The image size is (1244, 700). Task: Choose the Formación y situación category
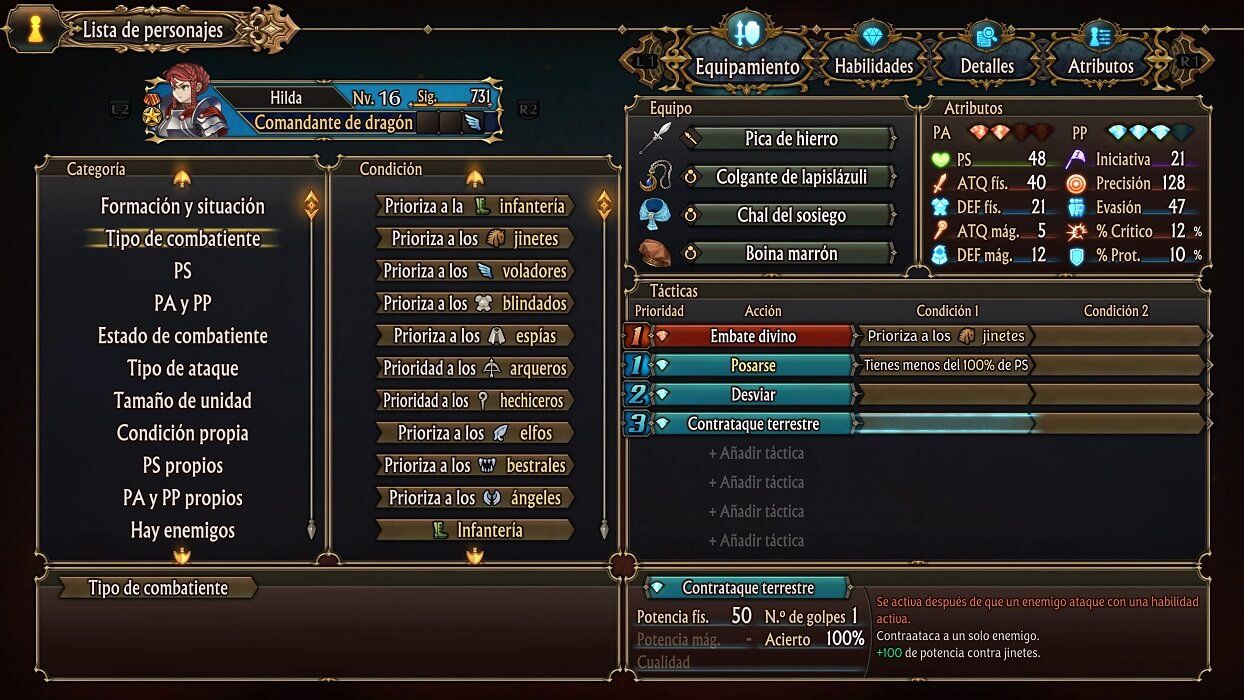point(183,206)
